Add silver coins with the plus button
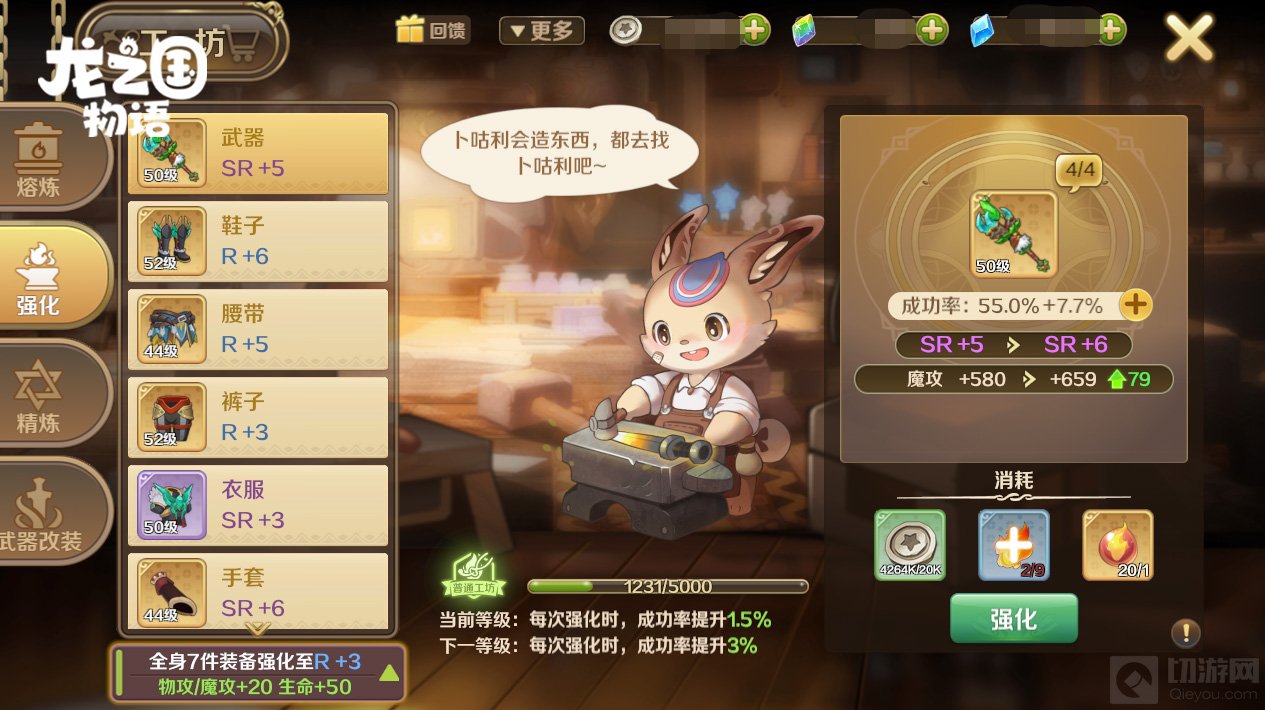1265x710 pixels. coord(755,30)
